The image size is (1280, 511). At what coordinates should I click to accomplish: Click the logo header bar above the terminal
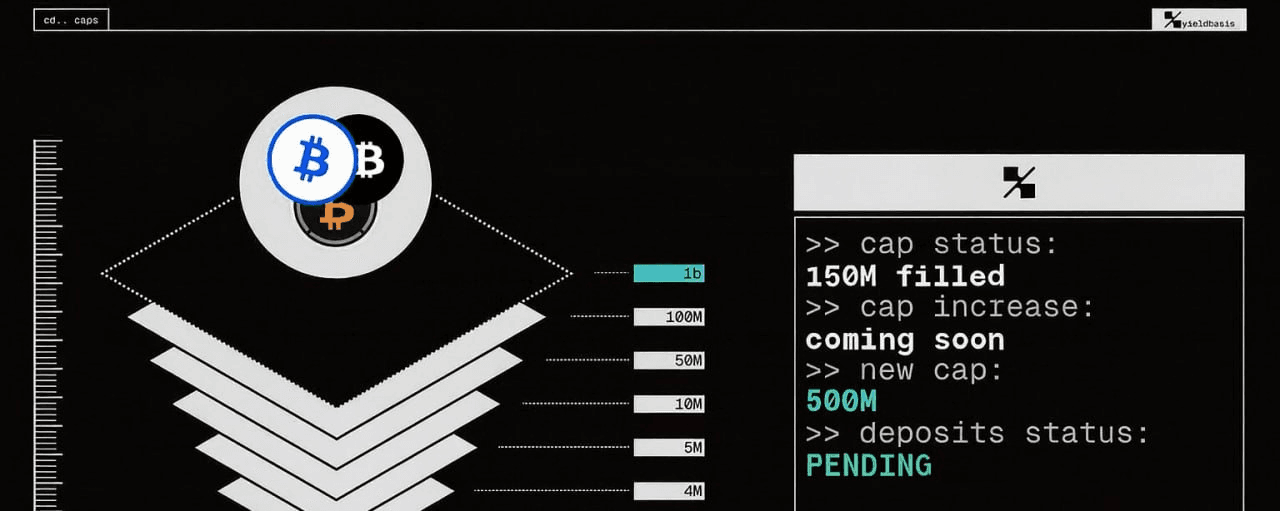coord(1018,182)
